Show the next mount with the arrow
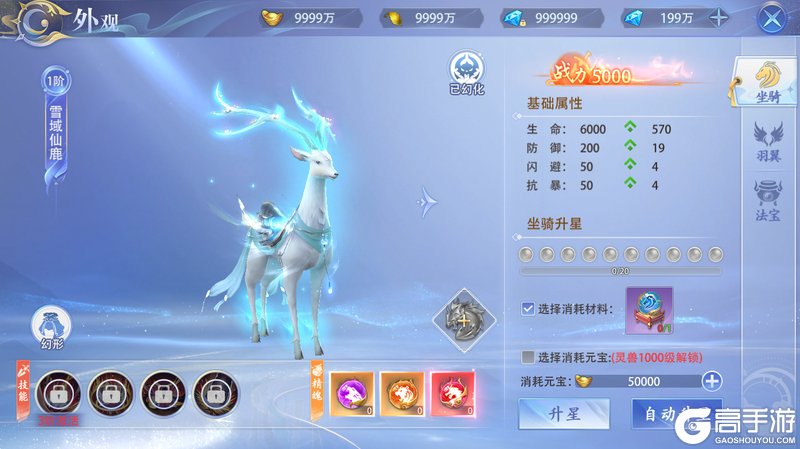 [x=428, y=202]
